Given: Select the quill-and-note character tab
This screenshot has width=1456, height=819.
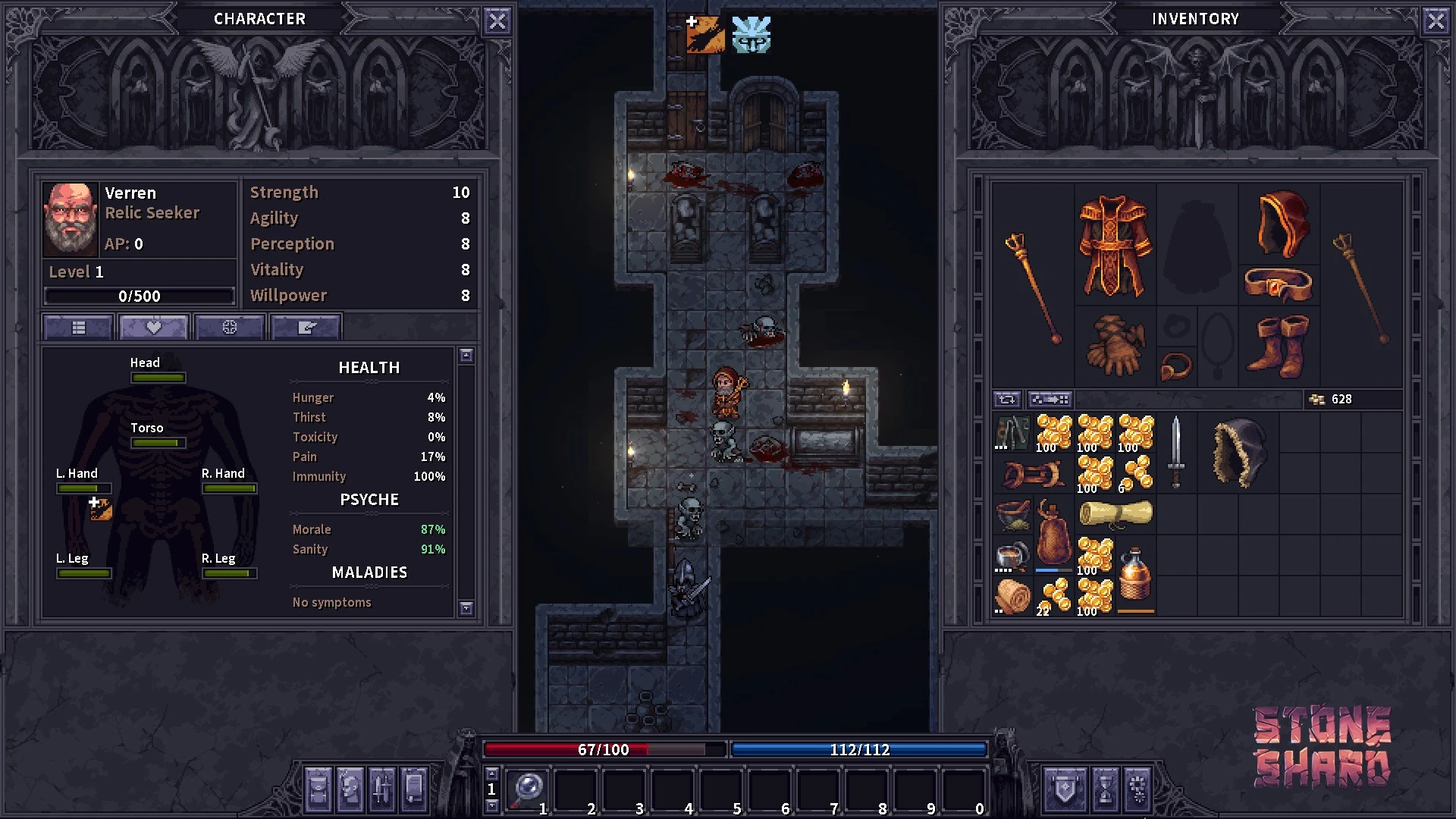Looking at the screenshot, I should pyautogui.click(x=306, y=328).
